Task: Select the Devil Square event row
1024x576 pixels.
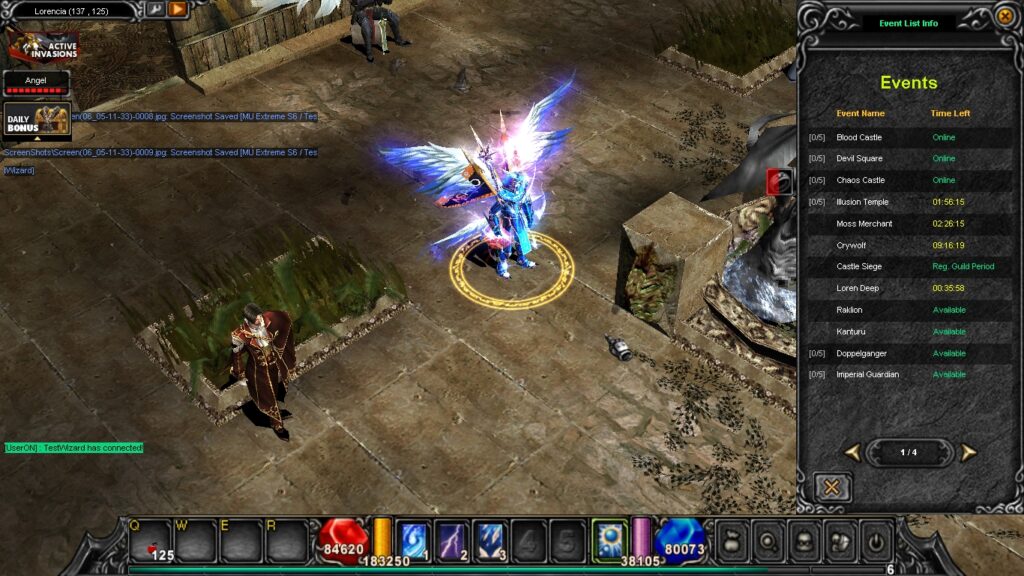Action: [x=859, y=159]
